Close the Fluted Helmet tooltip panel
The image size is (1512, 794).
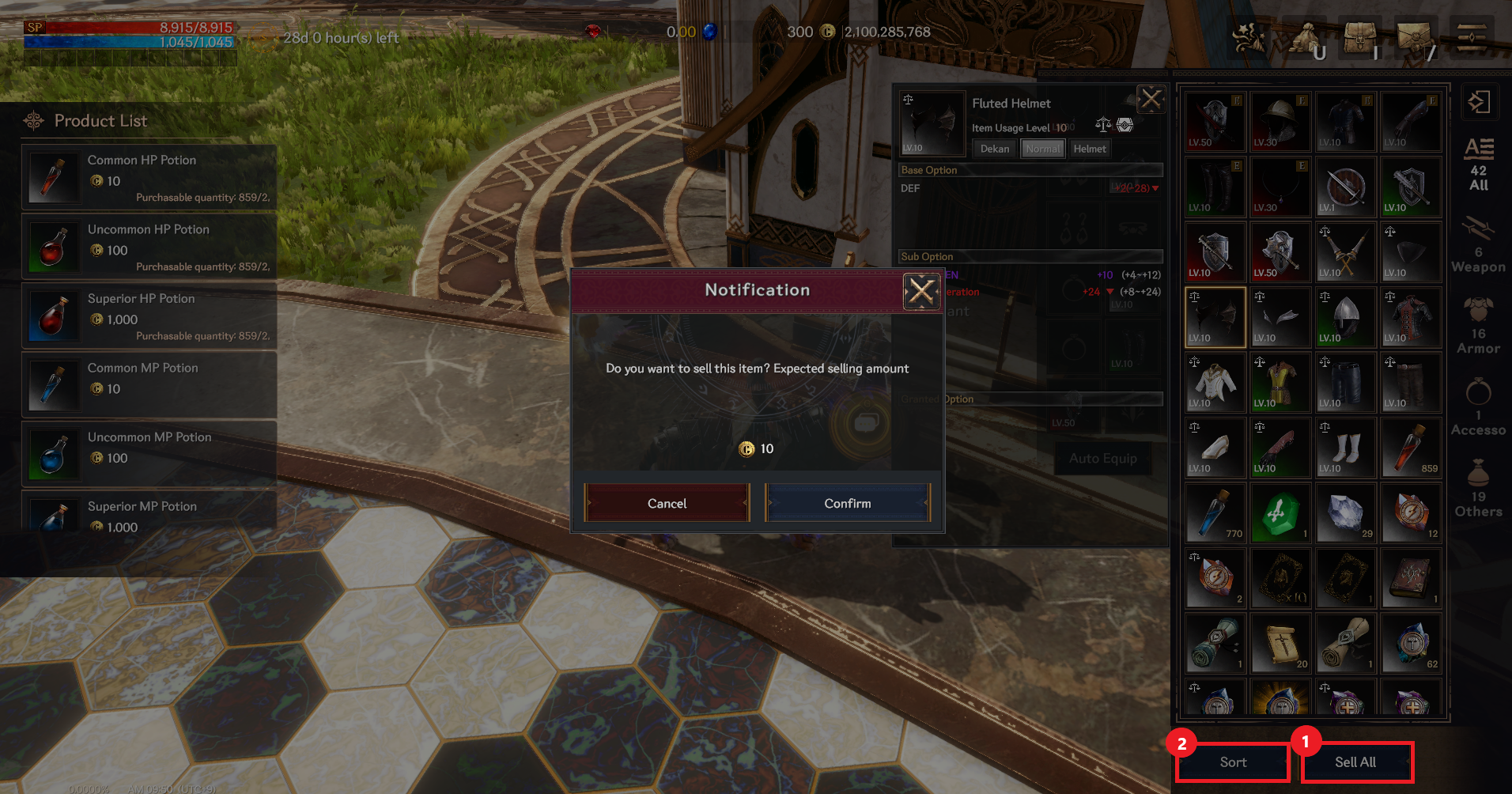[x=1151, y=100]
